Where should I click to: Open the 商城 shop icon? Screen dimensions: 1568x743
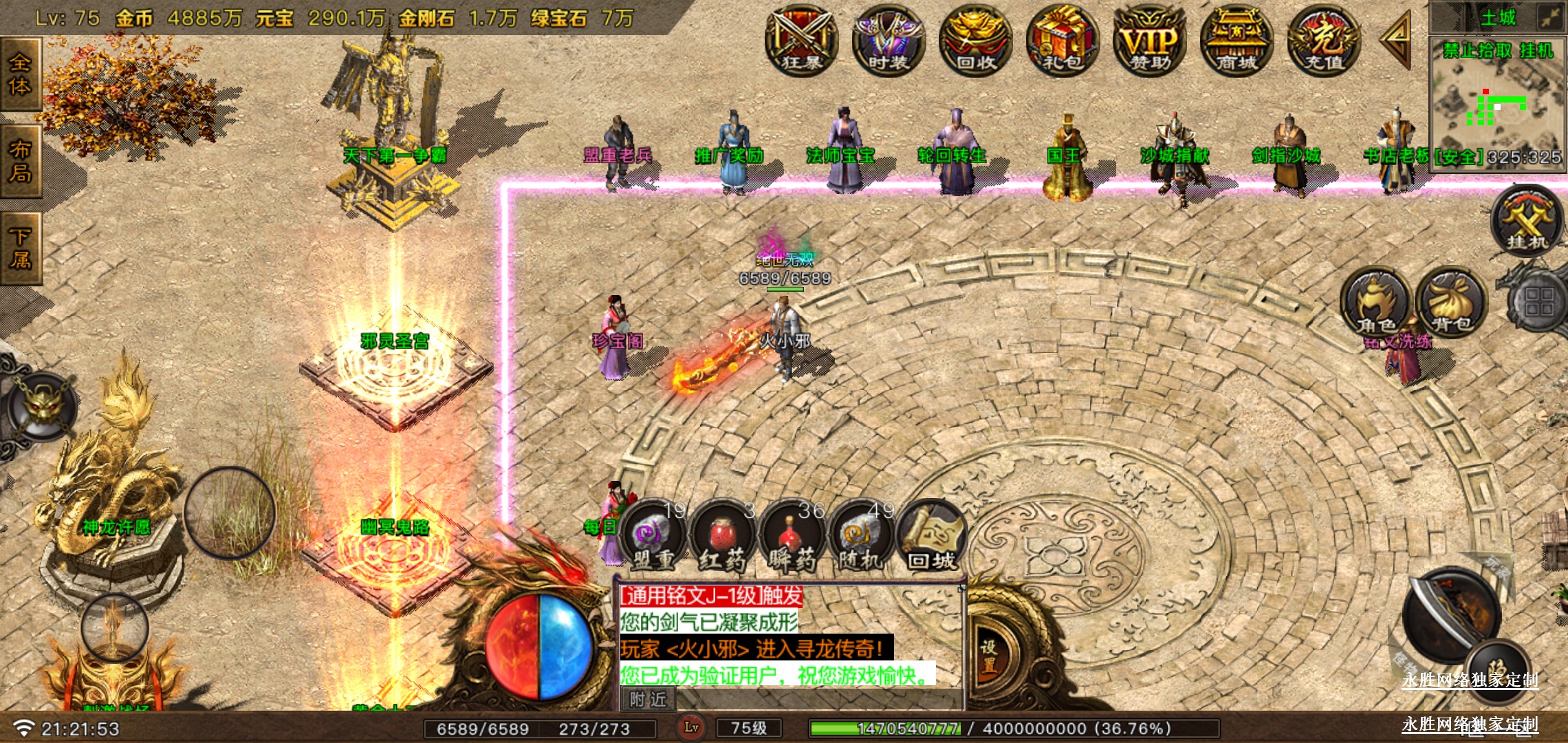tap(1237, 40)
